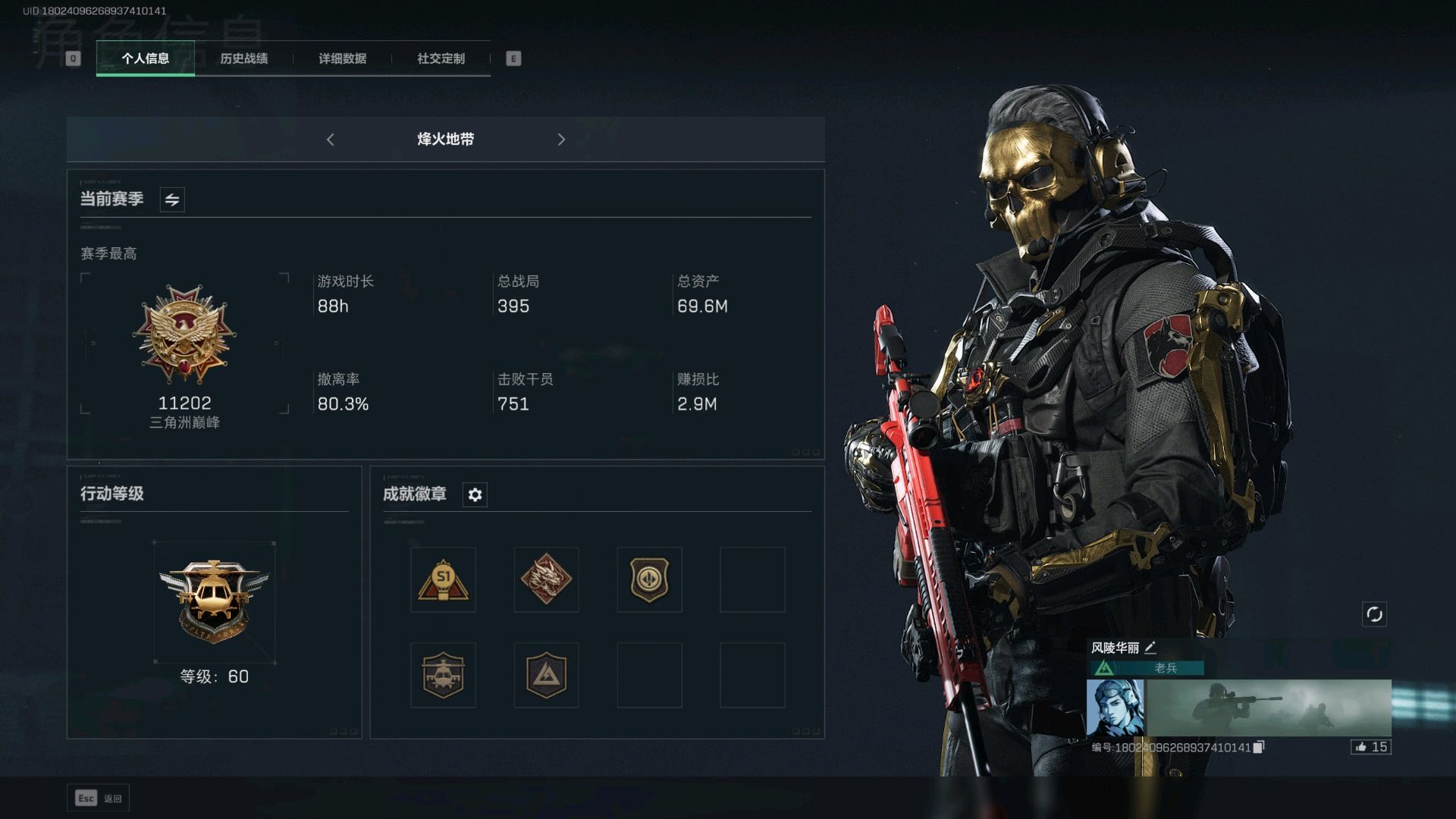Select the S1 triangle achievement badge
Viewport: 1456px width, 819px height.
(443, 580)
